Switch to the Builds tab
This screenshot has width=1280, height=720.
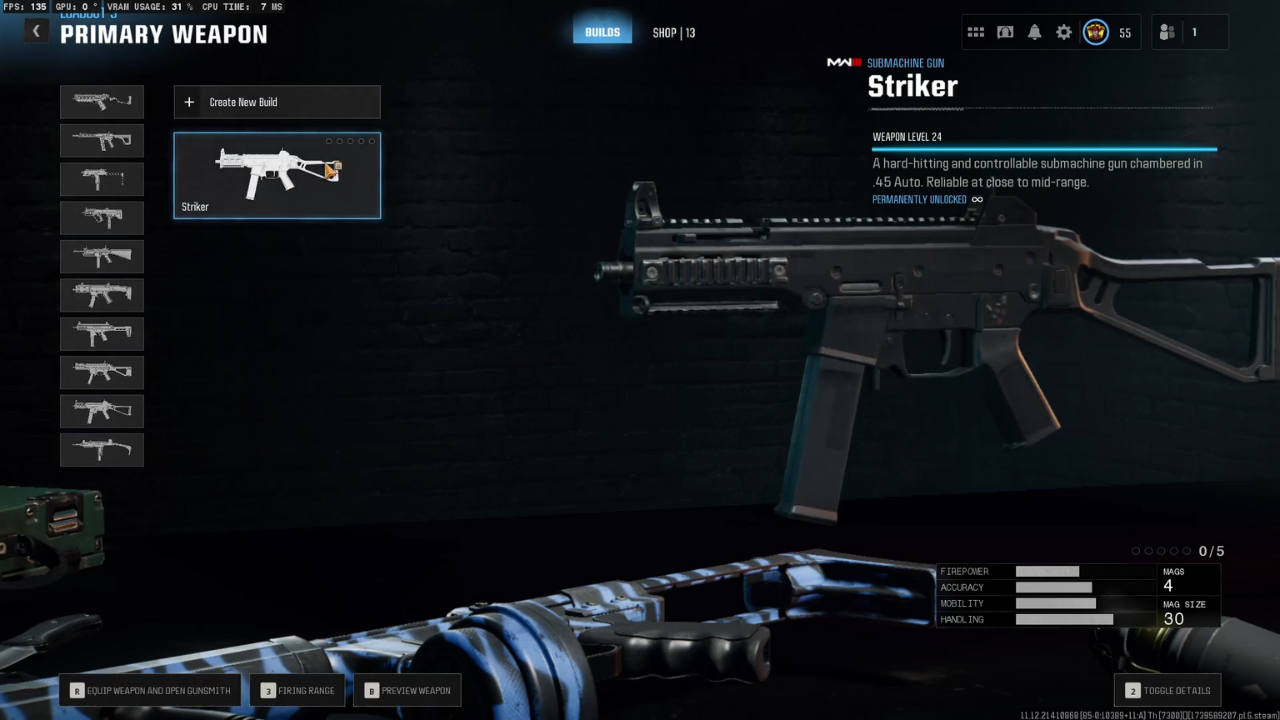click(x=602, y=32)
